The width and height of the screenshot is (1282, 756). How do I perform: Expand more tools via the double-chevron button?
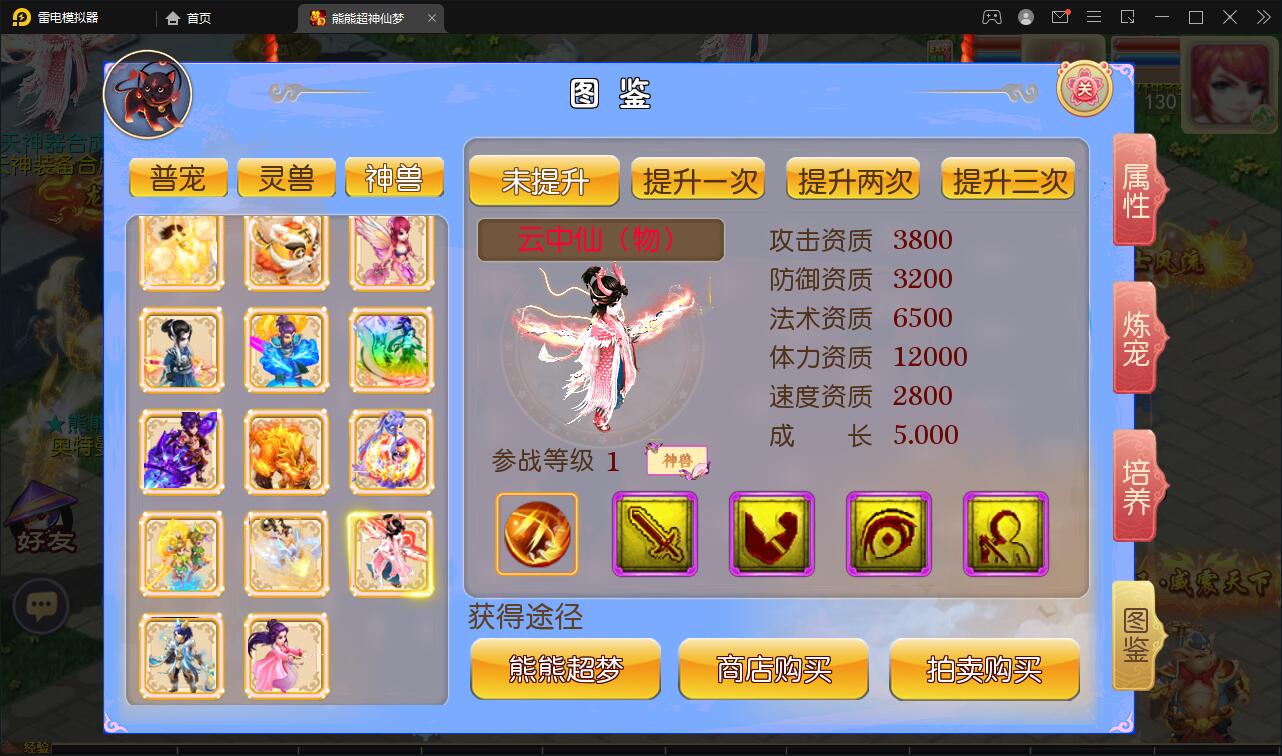pyautogui.click(x=1262, y=17)
